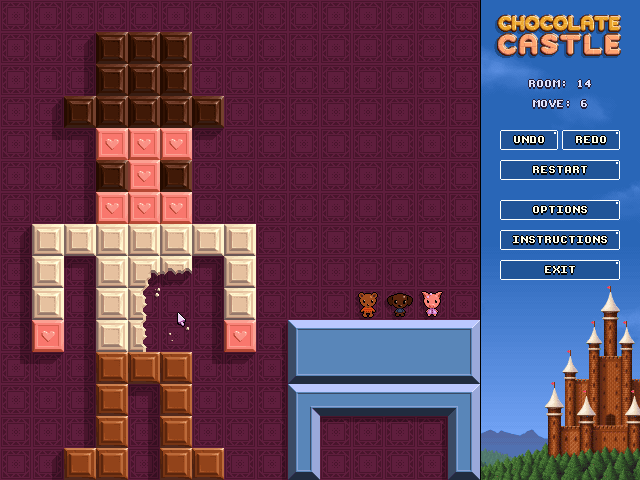Restart the current room

pyautogui.click(x=559, y=170)
